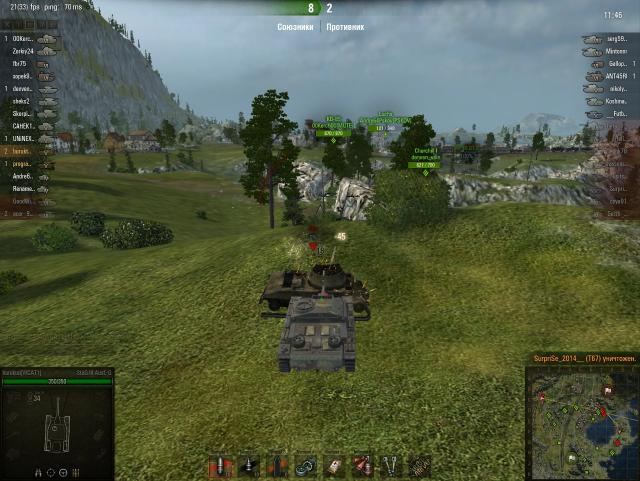Select the first shell type in ammo bar
This screenshot has width=640, height=481.
click(x=219, y=466)
